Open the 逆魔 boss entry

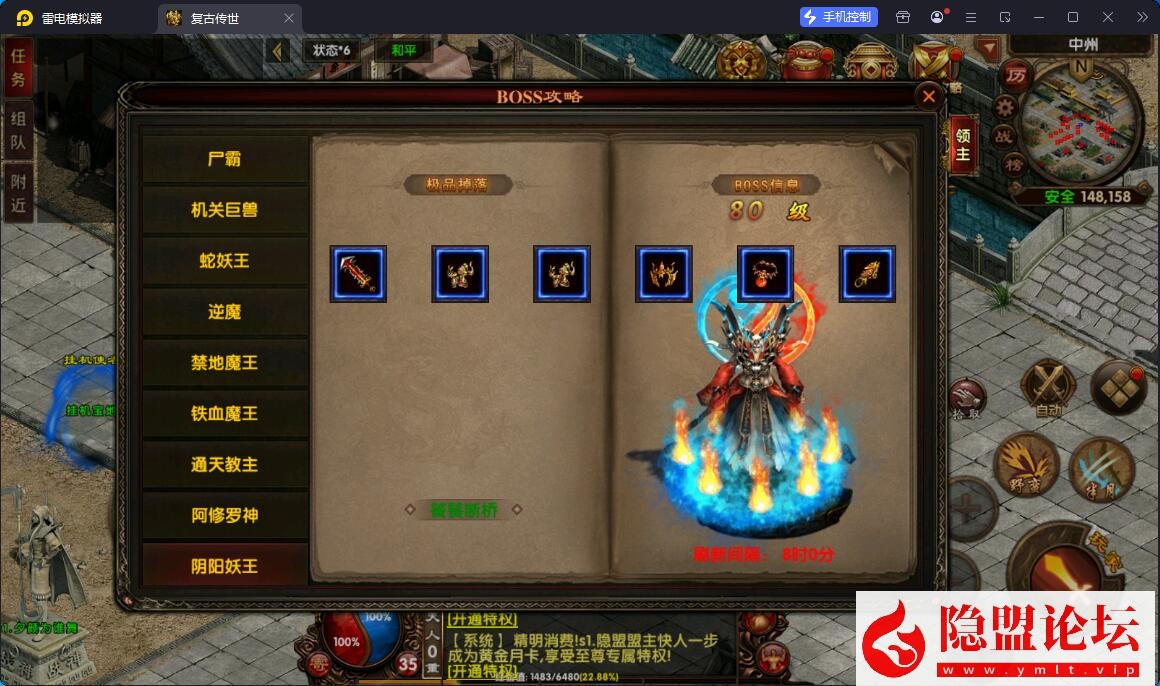224,312
